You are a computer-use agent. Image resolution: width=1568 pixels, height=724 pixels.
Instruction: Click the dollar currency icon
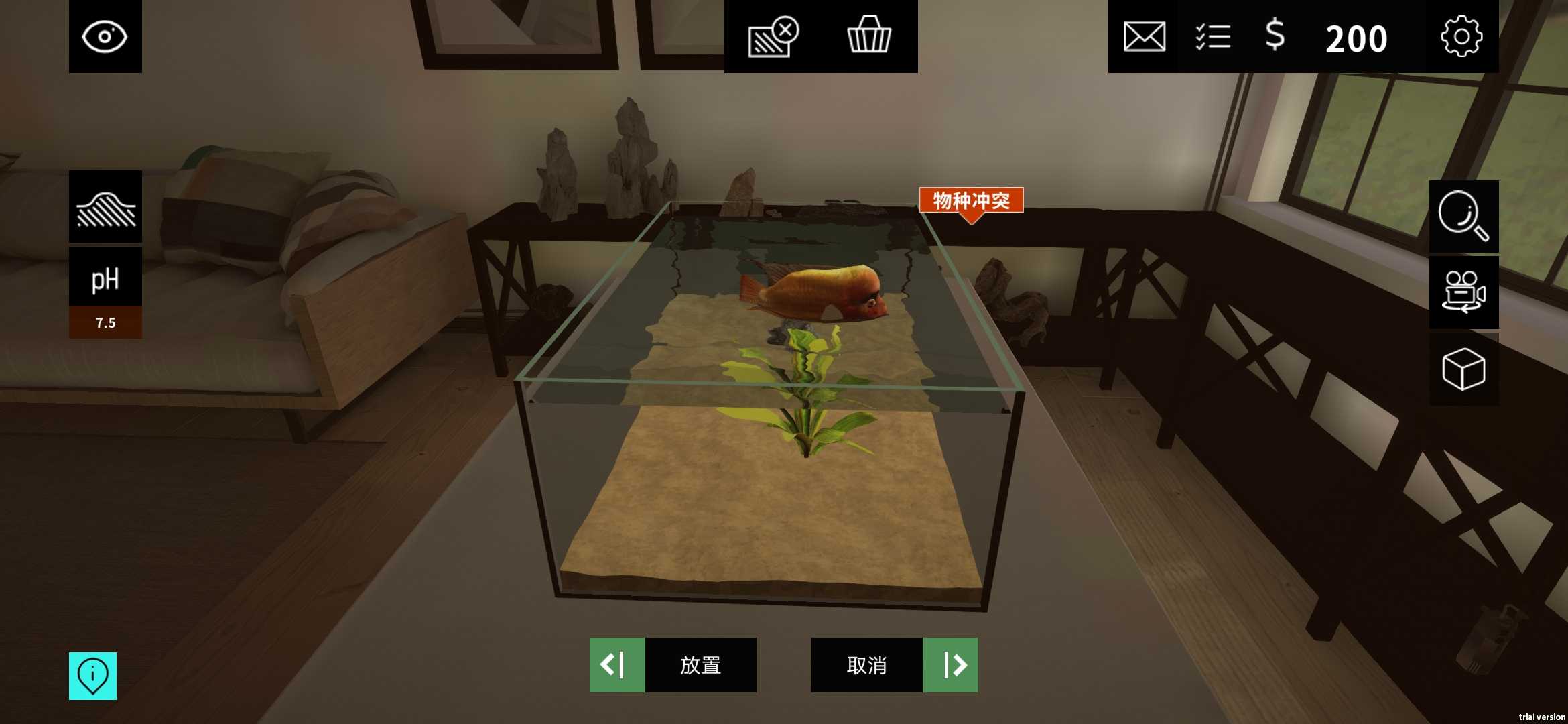coord(1274,37)
